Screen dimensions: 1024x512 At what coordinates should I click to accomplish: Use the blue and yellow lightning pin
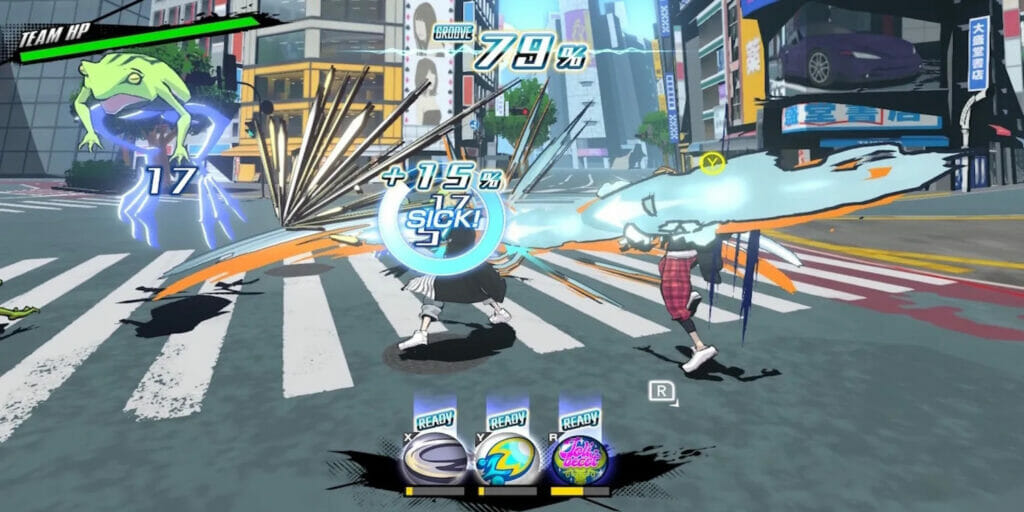[x=506, y=460]
